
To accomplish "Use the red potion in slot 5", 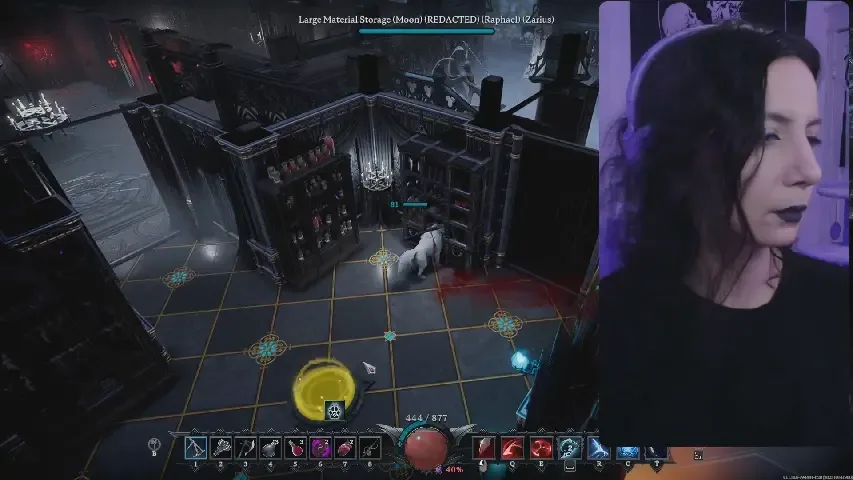I will coord(295,448).
